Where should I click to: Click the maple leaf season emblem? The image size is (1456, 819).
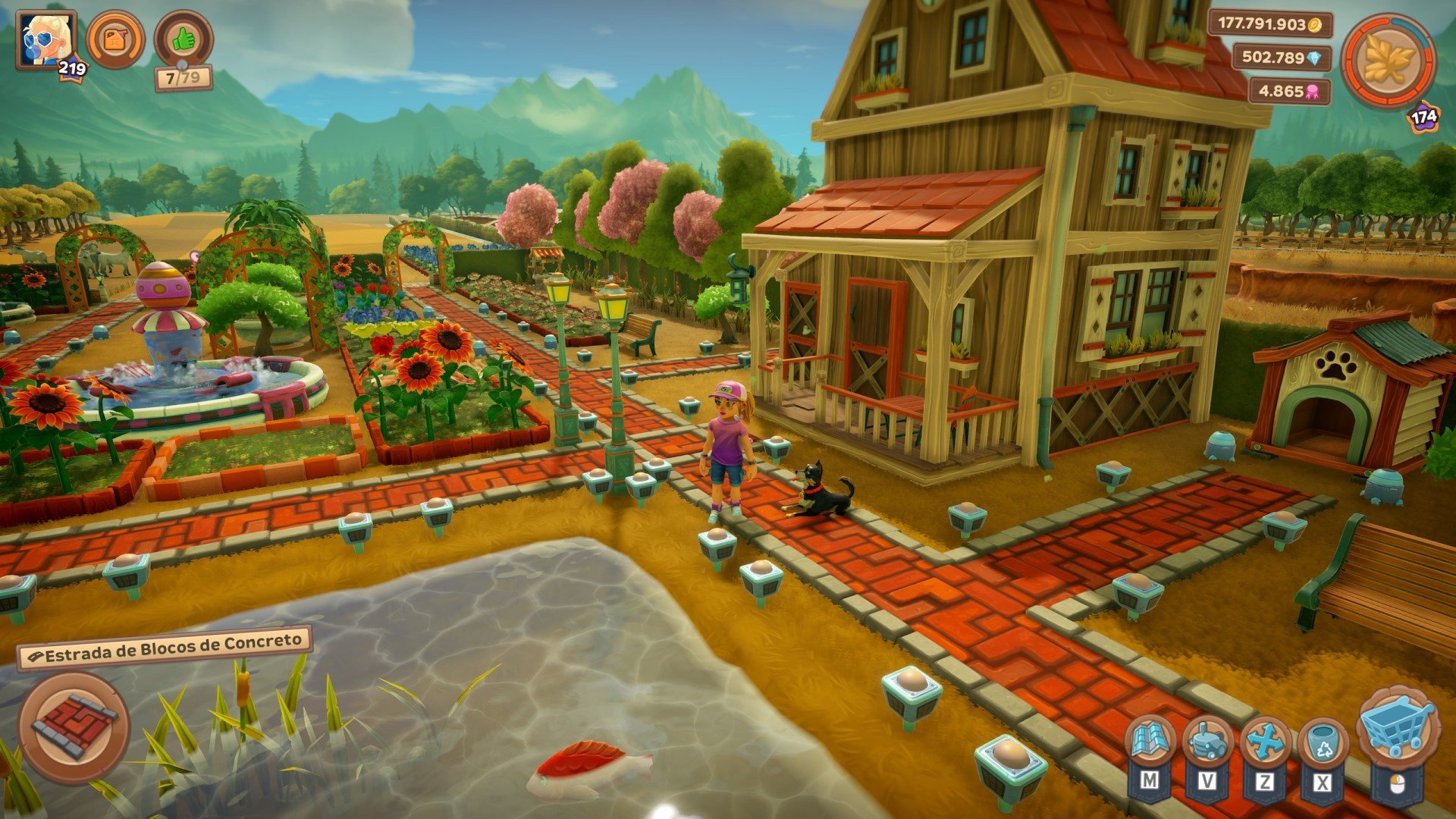(1388, 61)
